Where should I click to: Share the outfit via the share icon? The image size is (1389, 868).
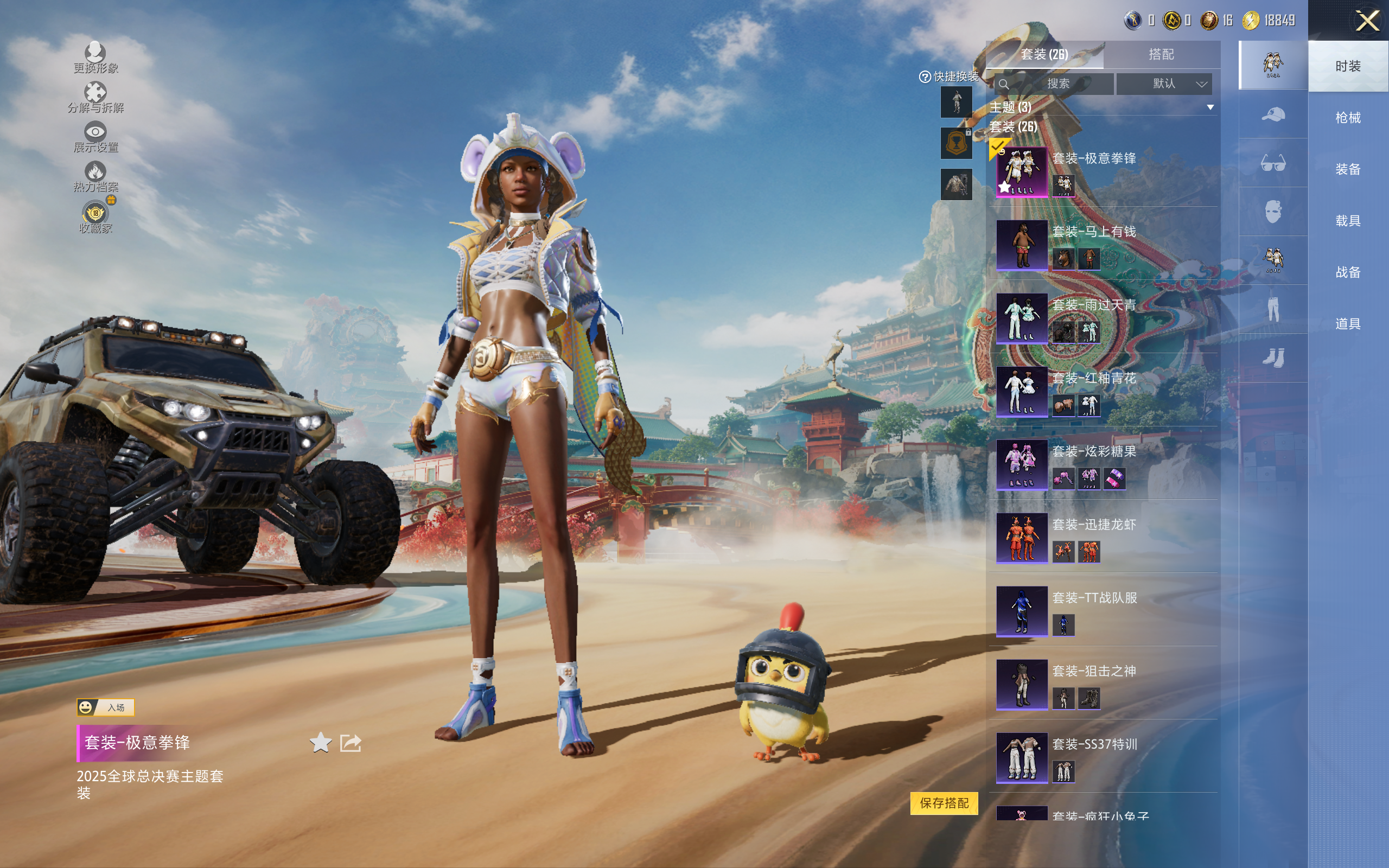350,742
